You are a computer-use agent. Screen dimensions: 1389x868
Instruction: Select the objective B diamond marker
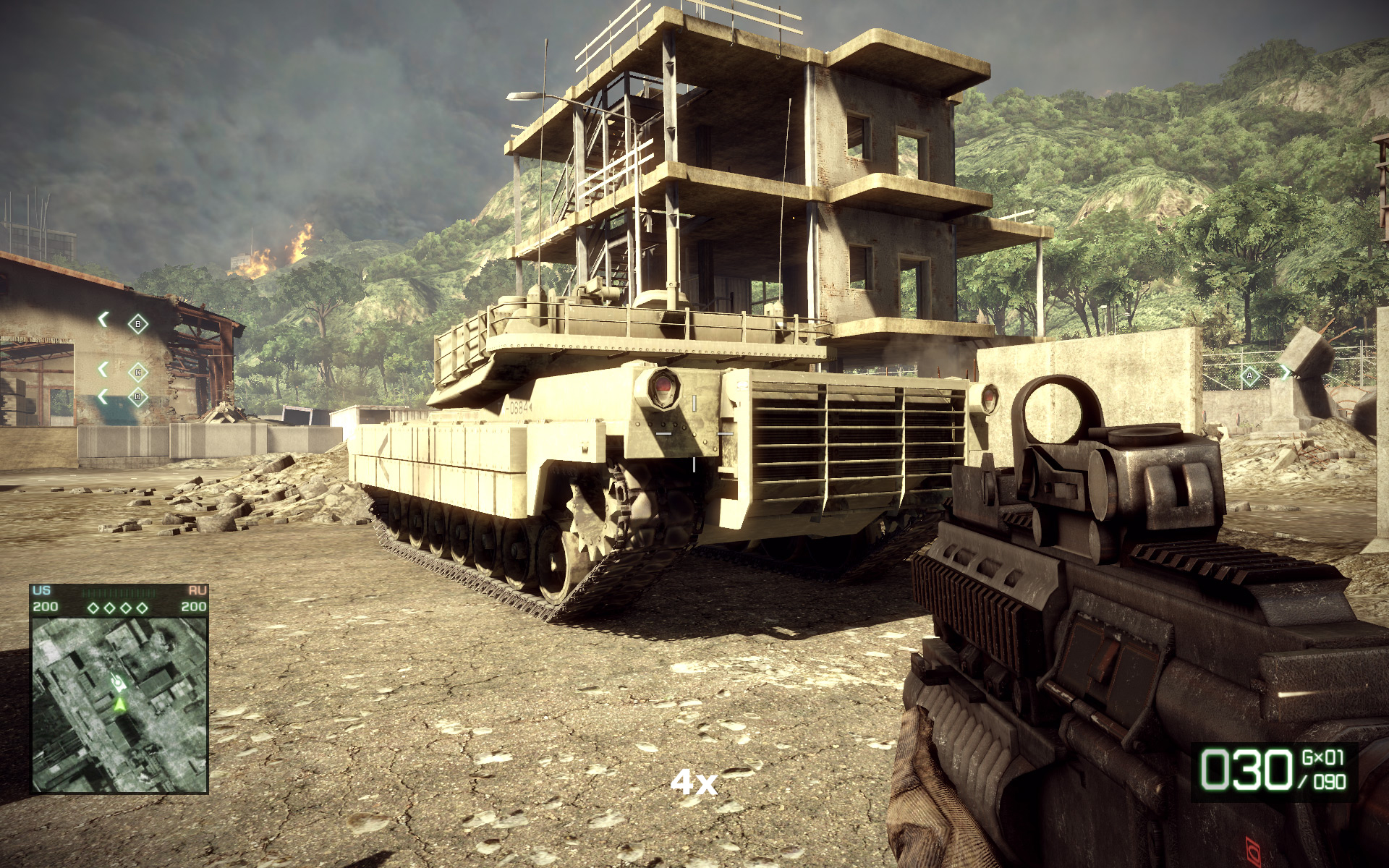point(137,324)
